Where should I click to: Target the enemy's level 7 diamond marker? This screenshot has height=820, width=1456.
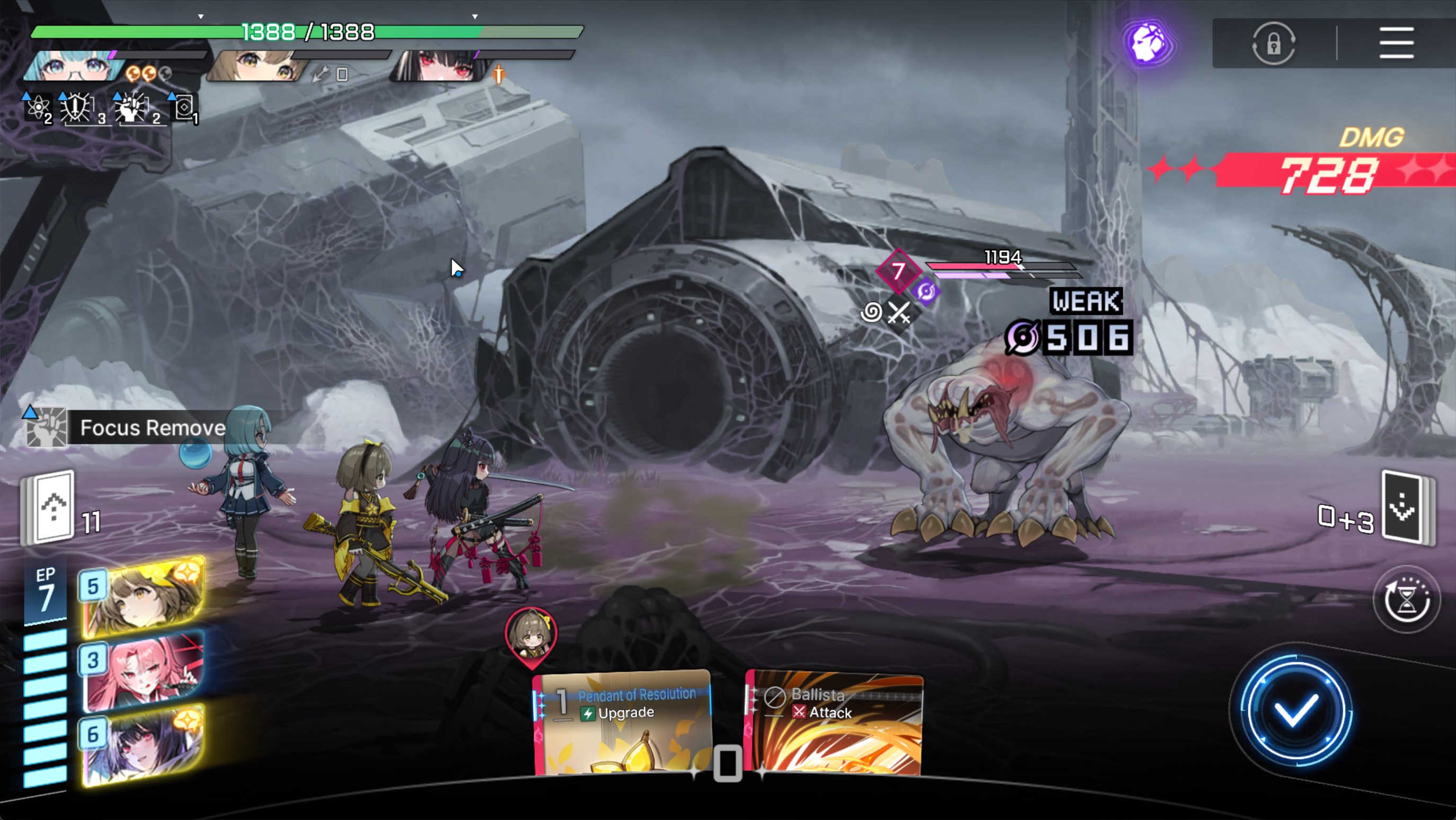(x=898, y=271)
